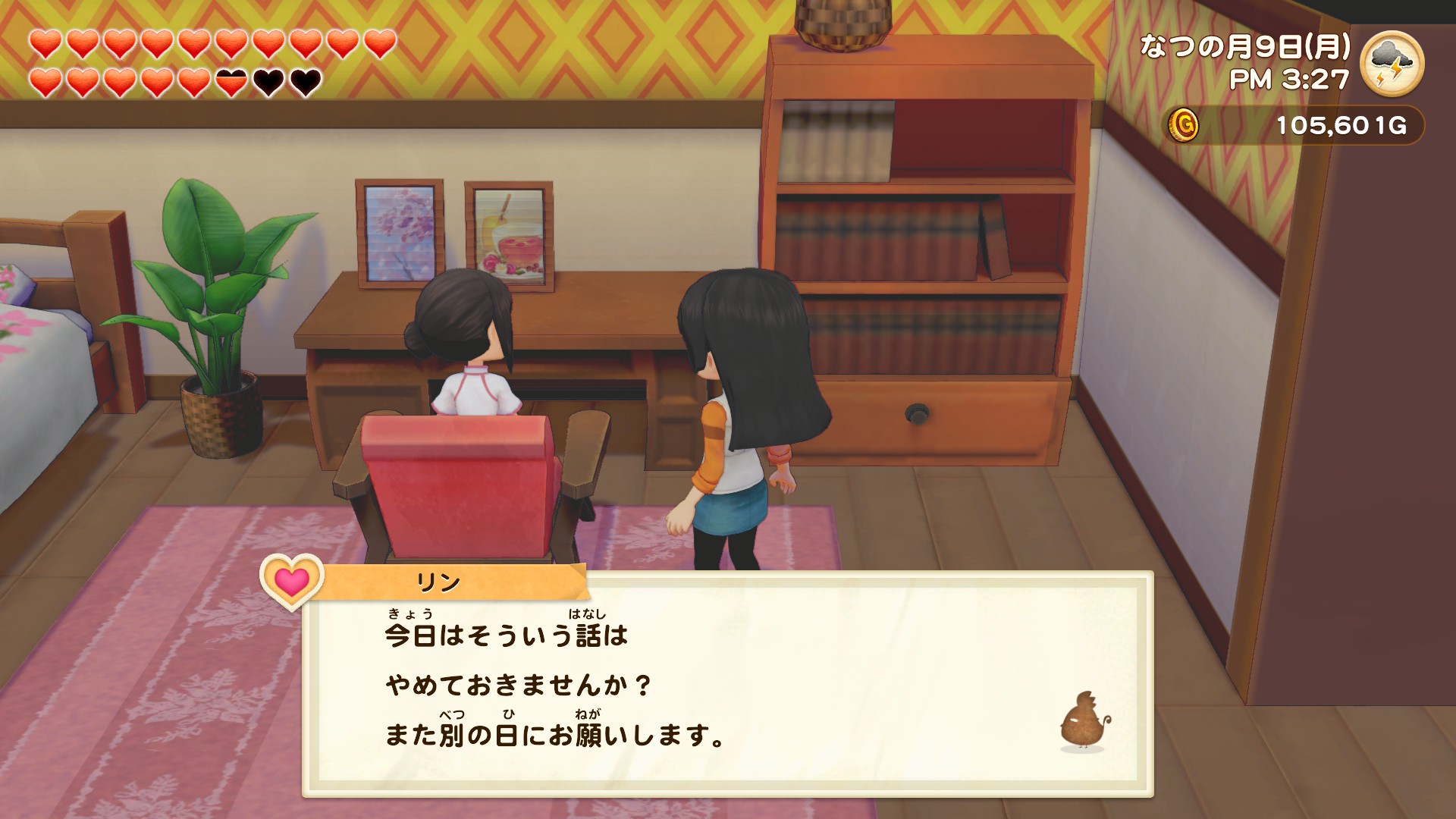Click the stormy weather forecast icon
The image size is (1456, 819).
coord(1392,62)
